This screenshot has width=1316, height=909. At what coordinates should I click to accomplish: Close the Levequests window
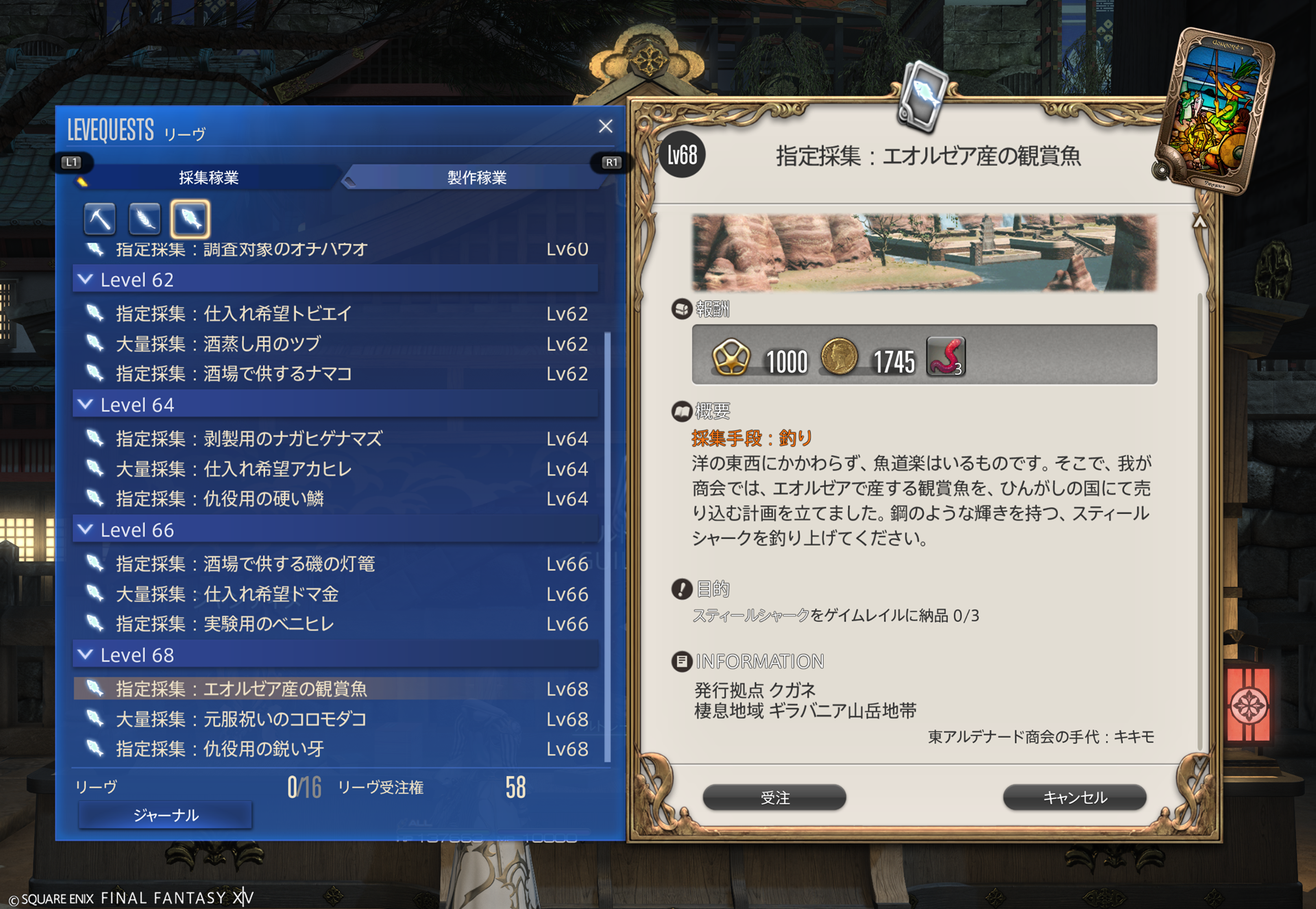click(x=605, y=126)
